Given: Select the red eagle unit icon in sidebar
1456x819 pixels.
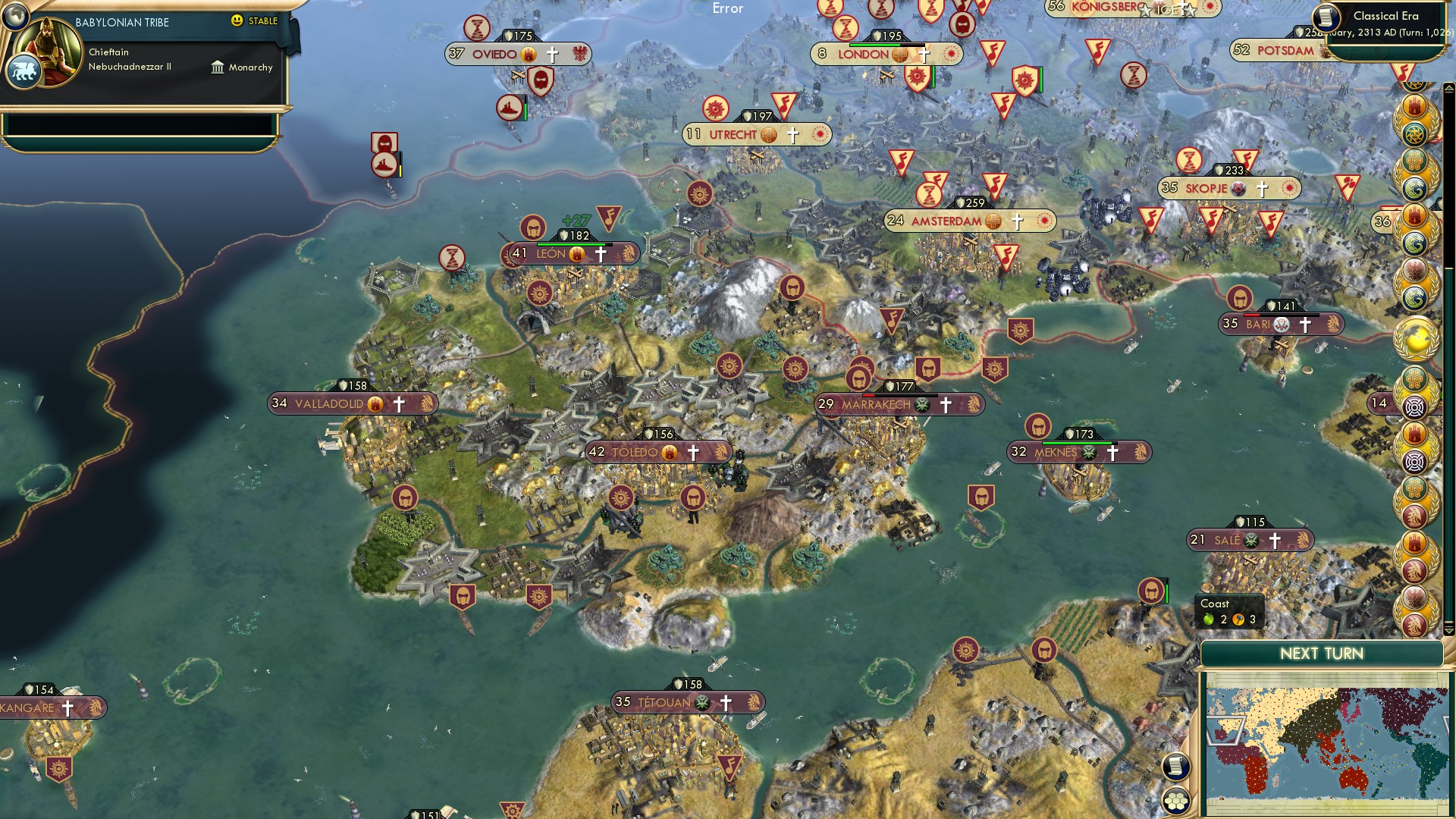Looking at the screenshot, I should [x=1415, y=270].
